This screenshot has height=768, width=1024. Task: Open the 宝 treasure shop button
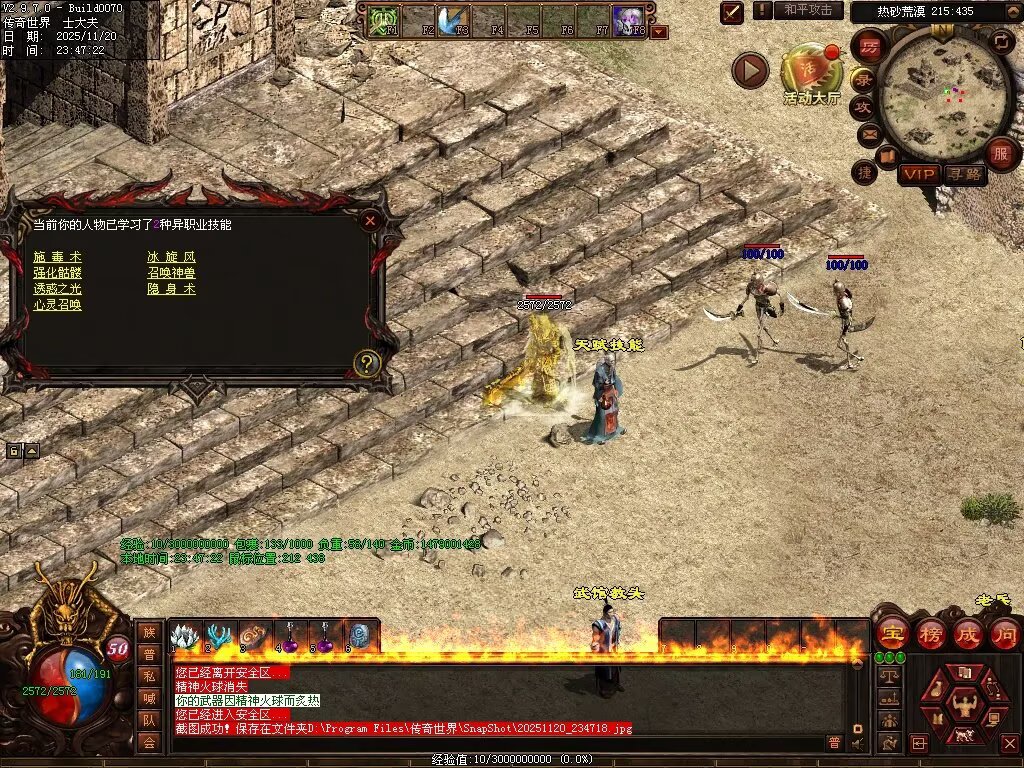(892, 633)
